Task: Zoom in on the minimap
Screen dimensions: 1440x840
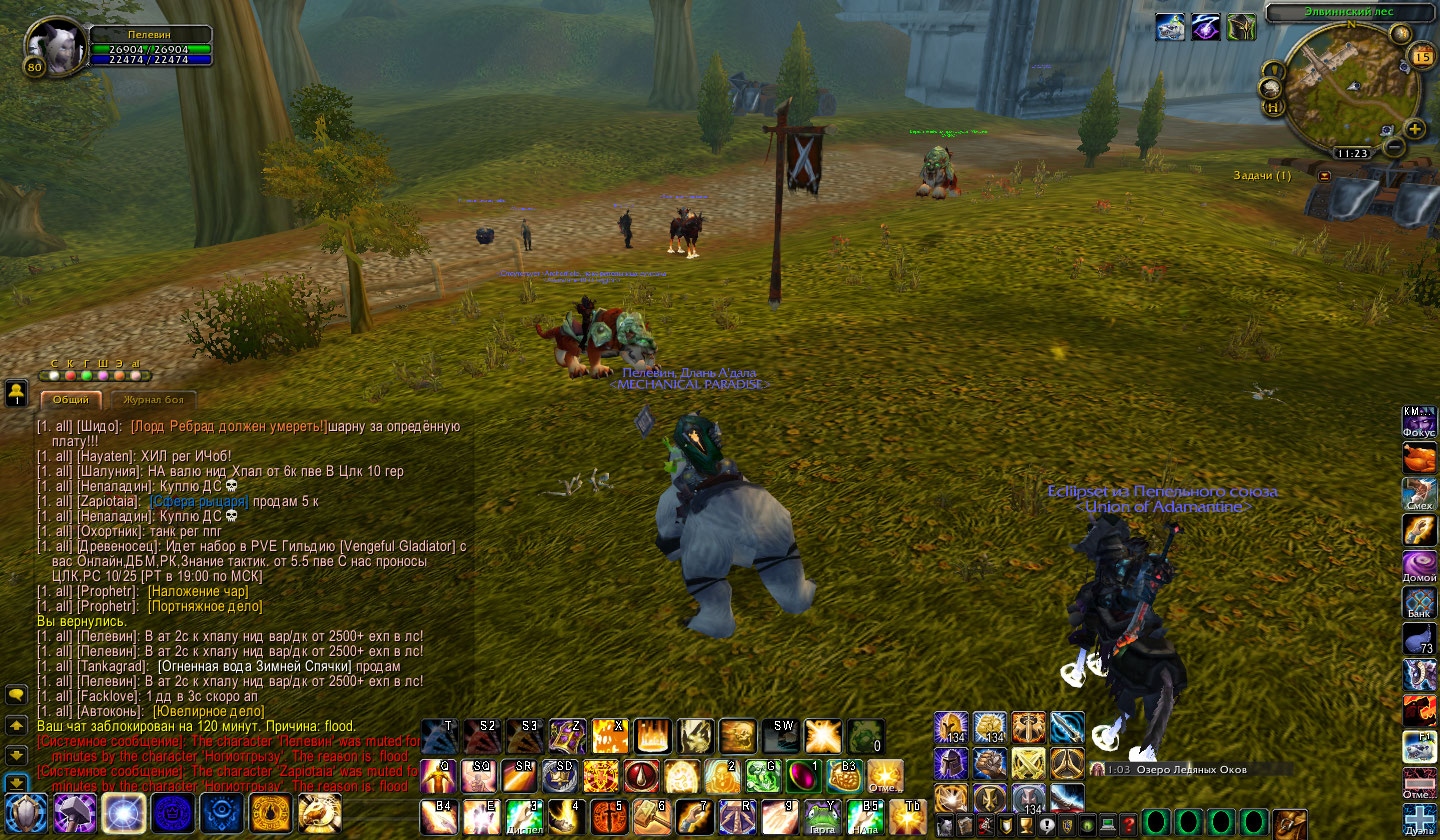Action: click(x=1415, y=129)
